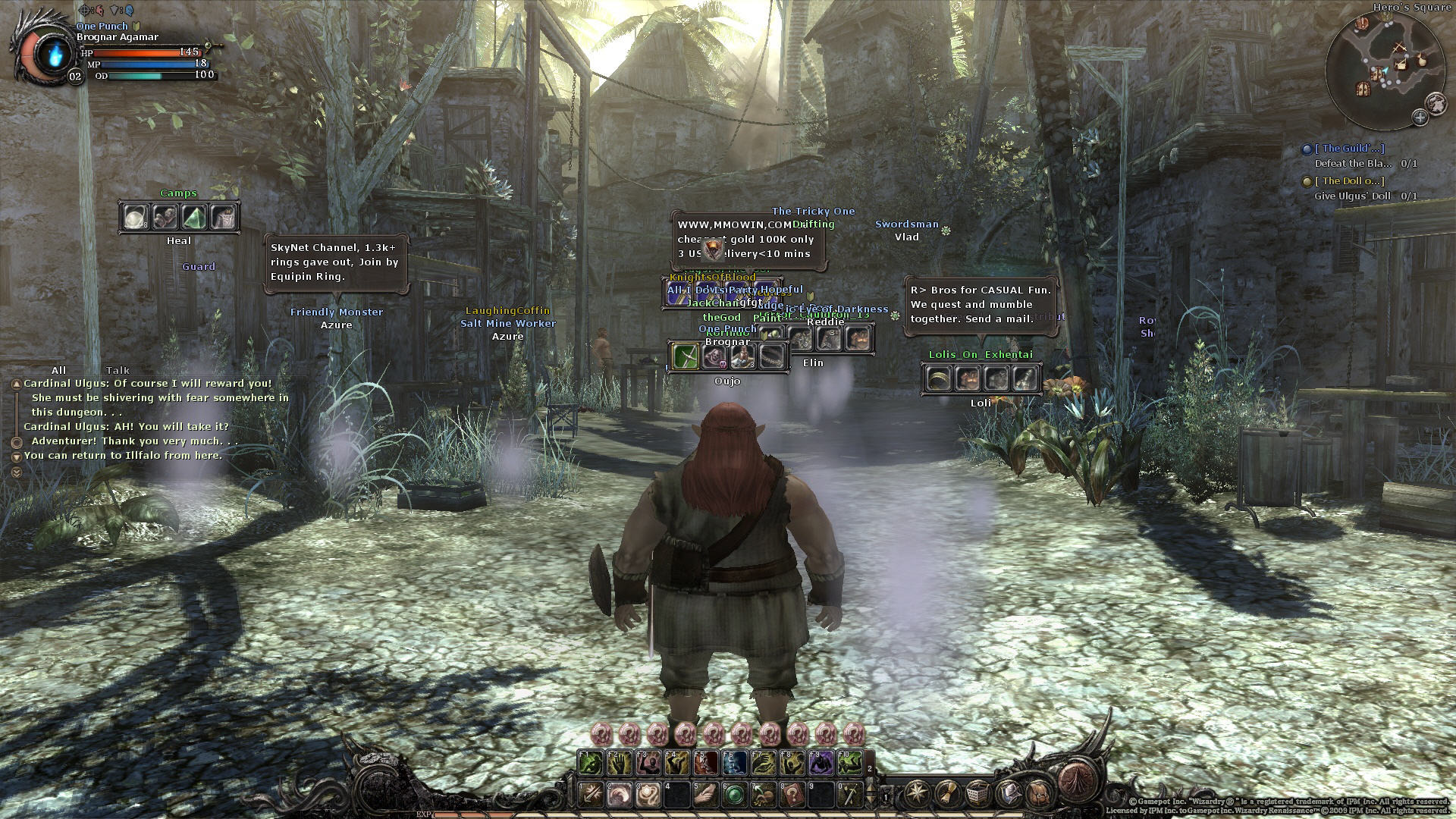Image resolution: width=1456 pixels, height=819 pixels.
Task: Open the question-mark book in slot 8
Action: pos(792,795)
